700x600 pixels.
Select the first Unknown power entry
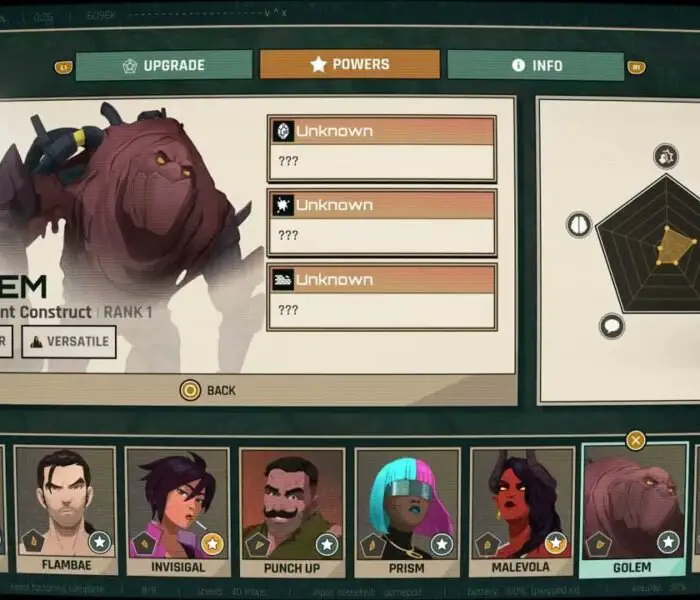381,148
